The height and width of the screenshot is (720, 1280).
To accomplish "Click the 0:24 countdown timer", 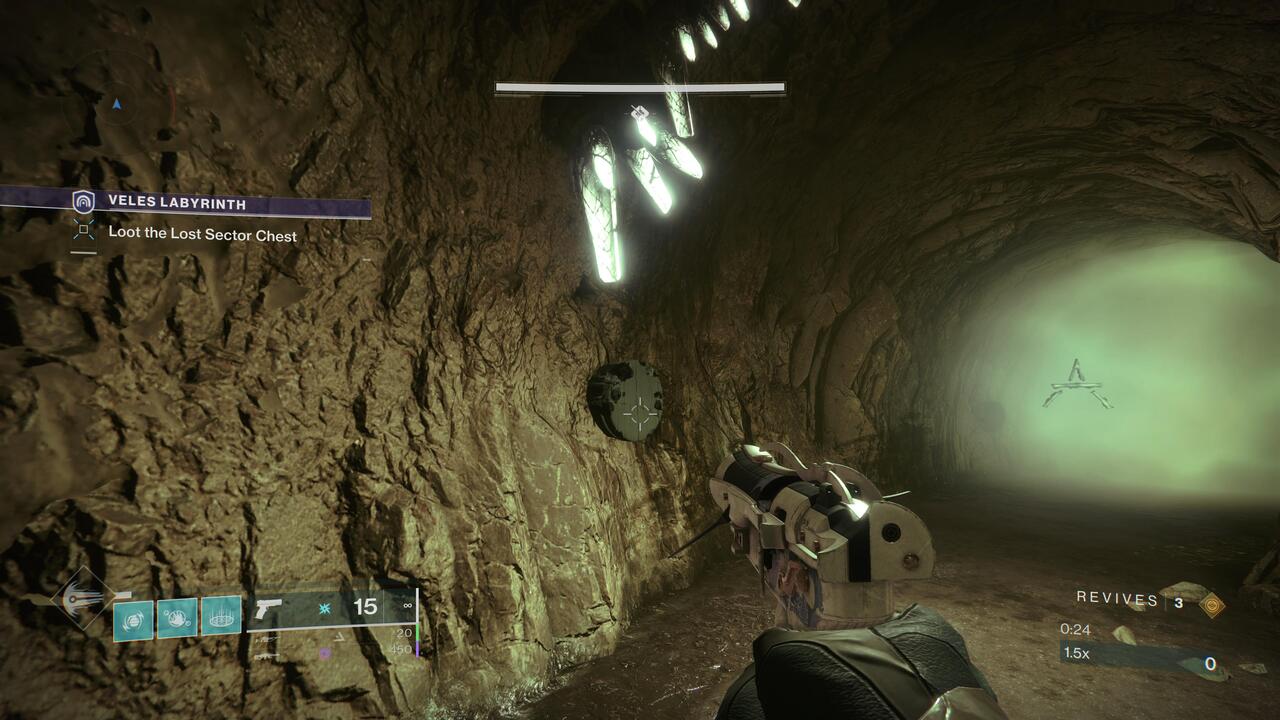I will [1074, 631].
